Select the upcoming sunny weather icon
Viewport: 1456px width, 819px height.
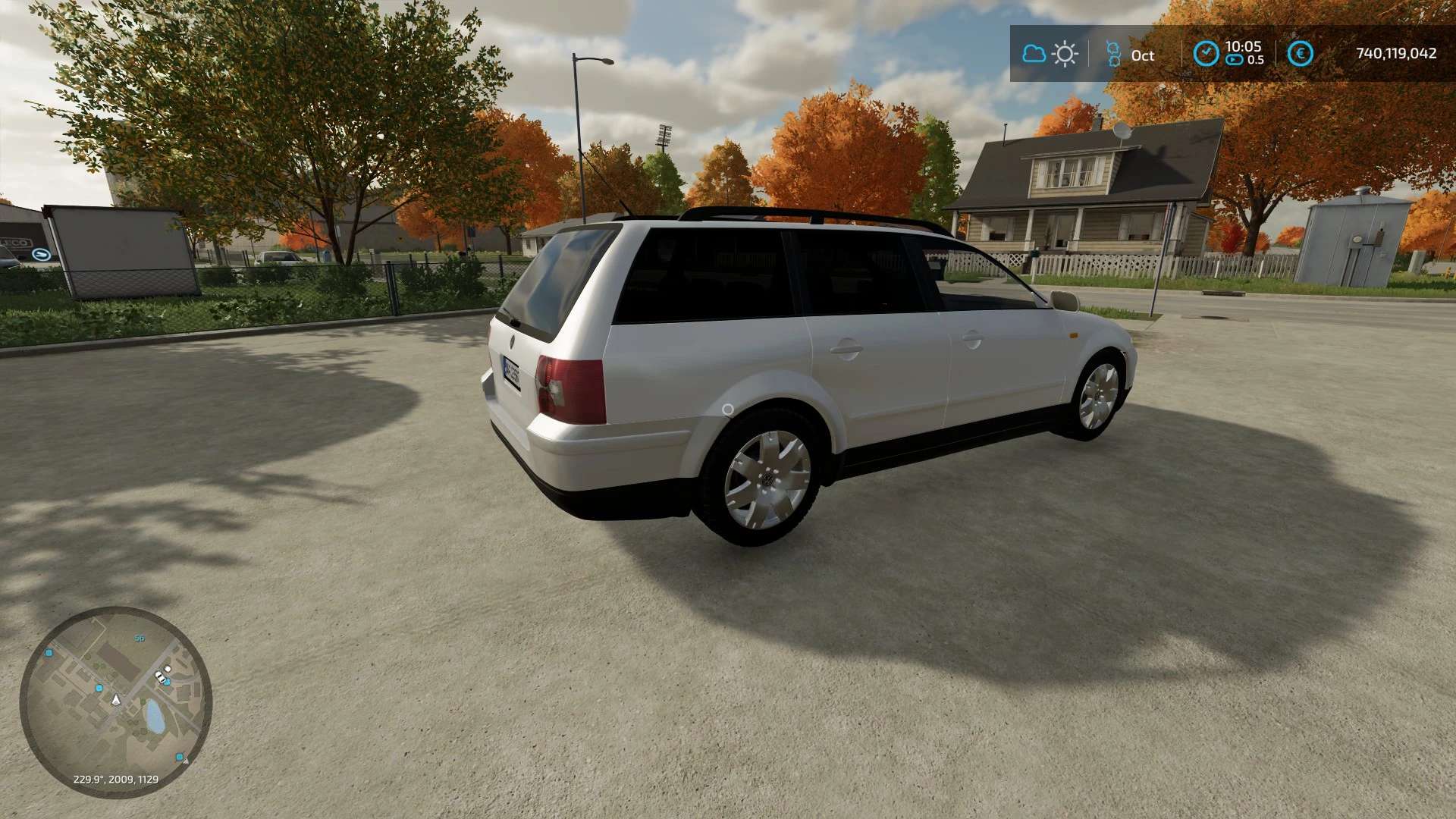[1065, 53]
